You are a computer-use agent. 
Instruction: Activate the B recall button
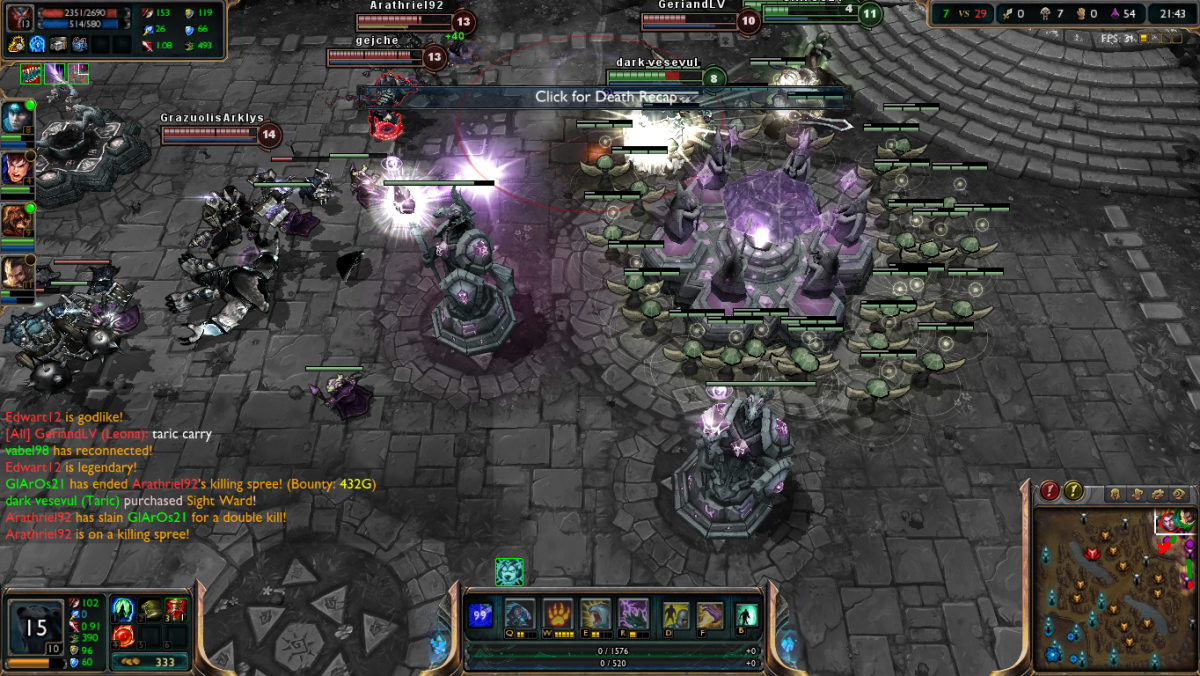[745, 615]
